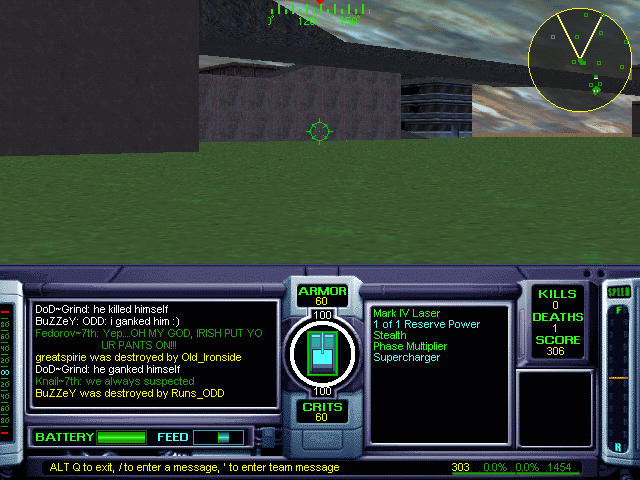The width and height of the screenshot is (640, 480).
Task: Activate the Stealth module entry
Action: pos(390,335)
